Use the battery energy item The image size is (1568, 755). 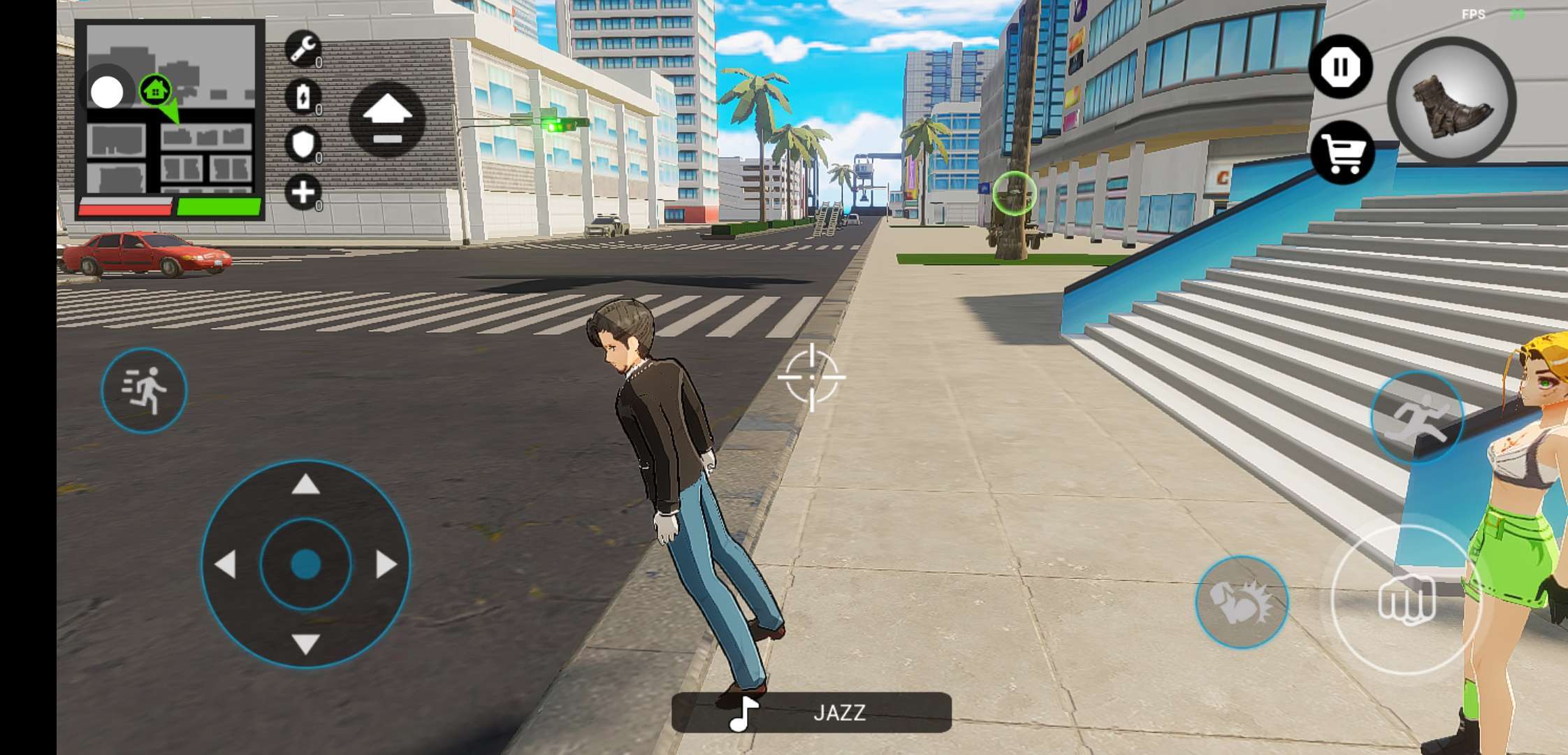pos(303,96)
